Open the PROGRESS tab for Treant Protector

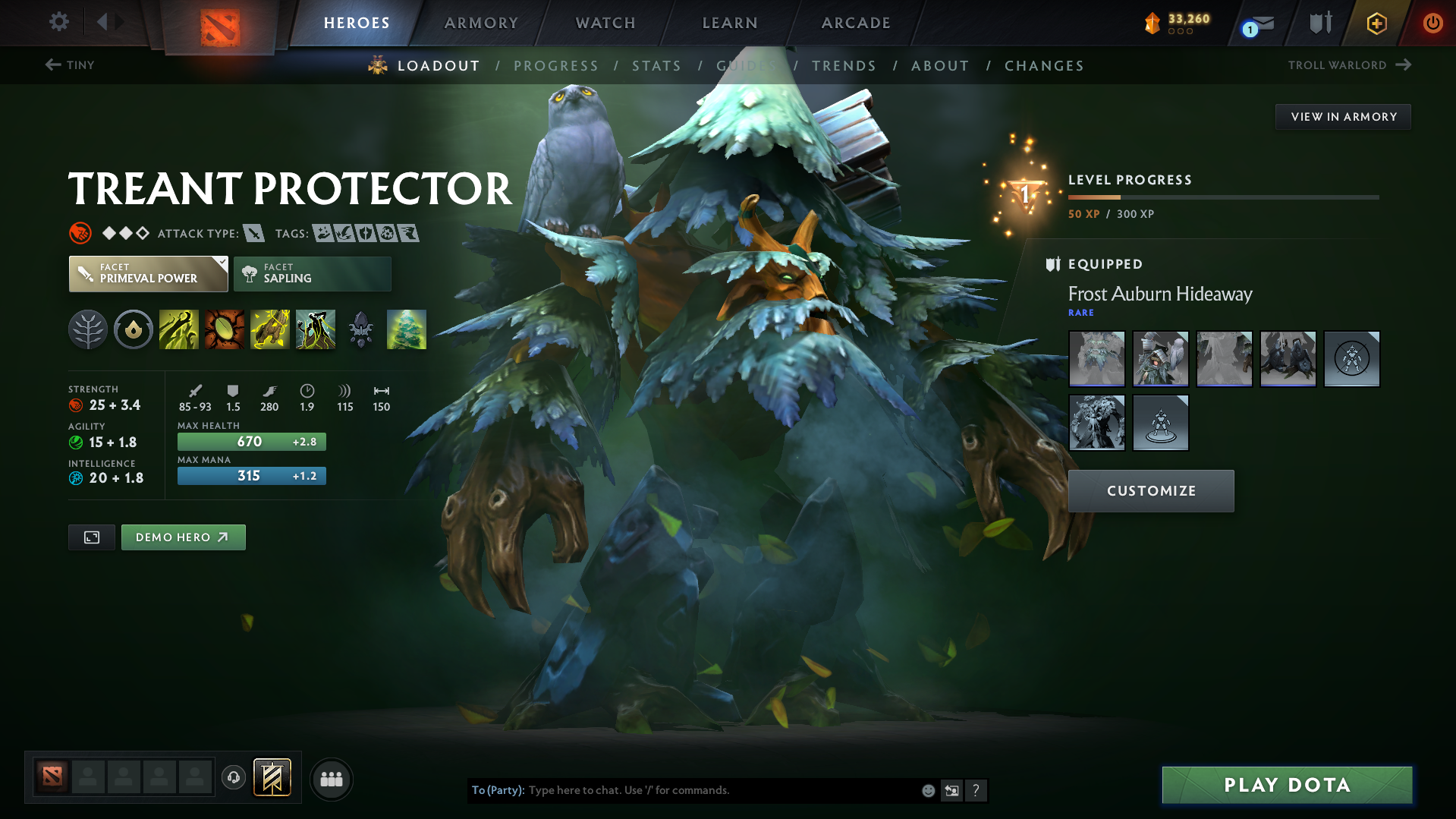556,65
